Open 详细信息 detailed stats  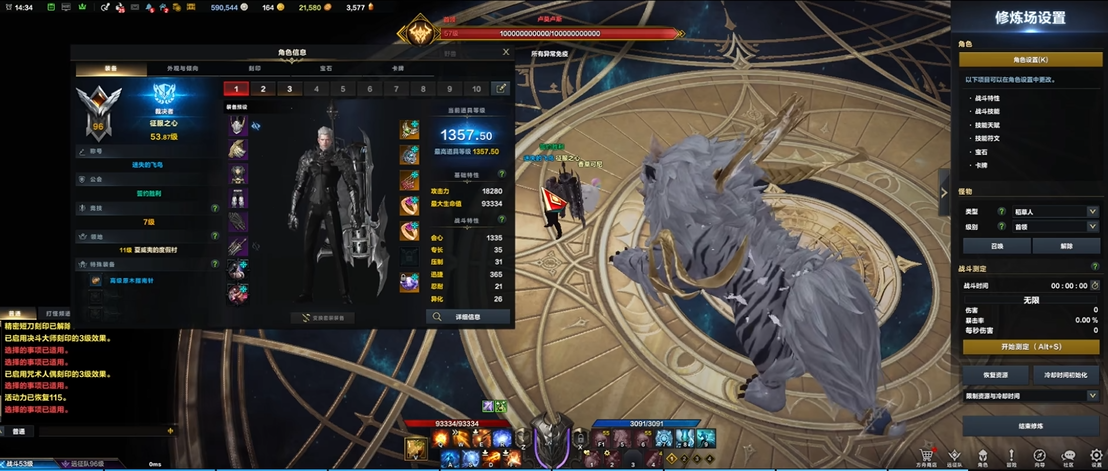468,316
